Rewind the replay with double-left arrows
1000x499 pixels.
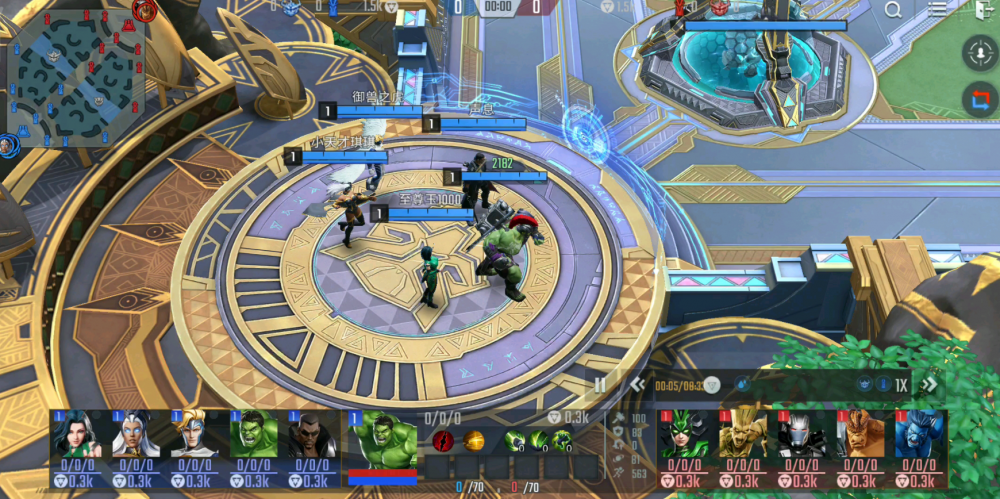(636, 384)
